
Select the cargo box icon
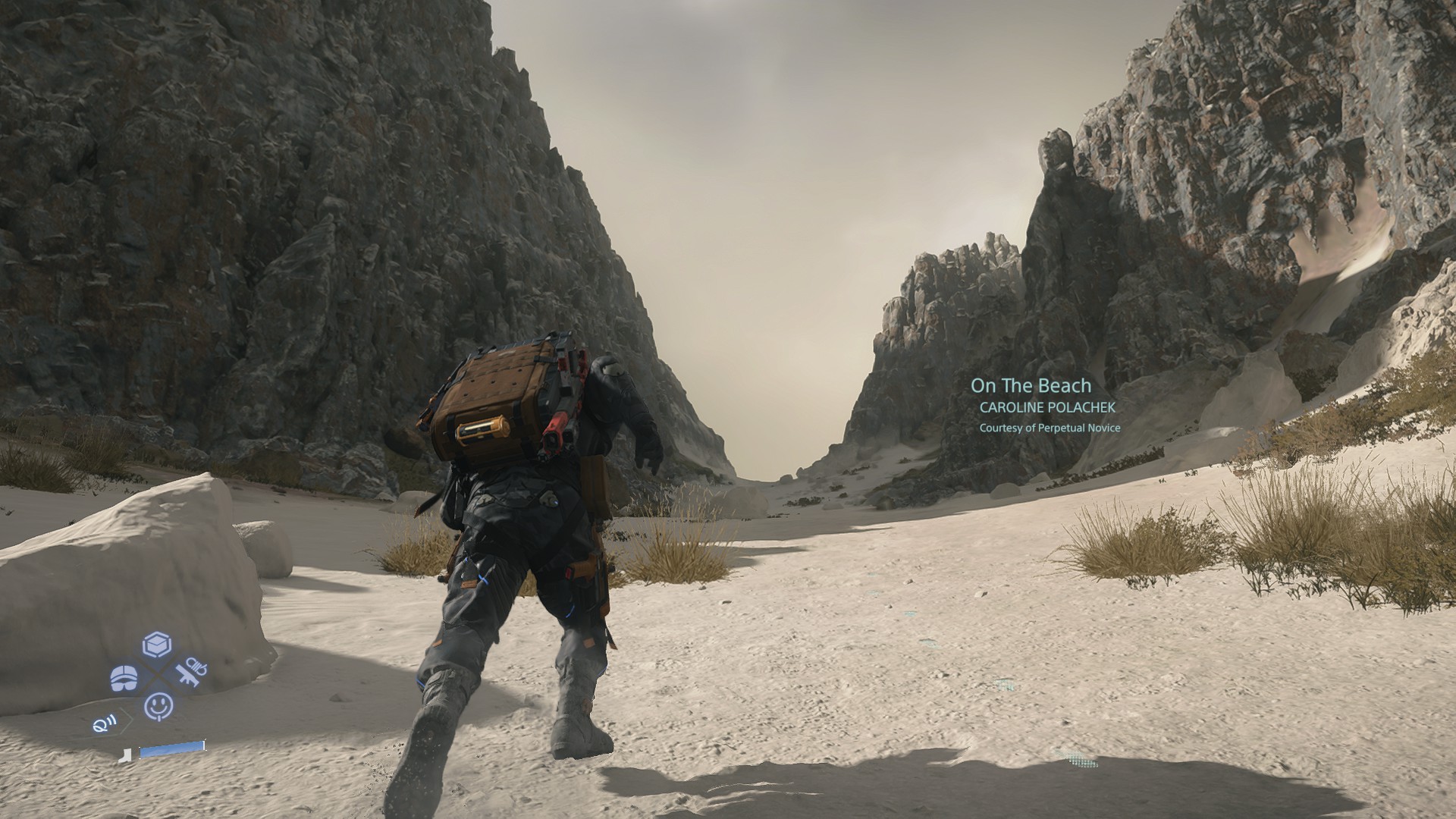(156, 645)
